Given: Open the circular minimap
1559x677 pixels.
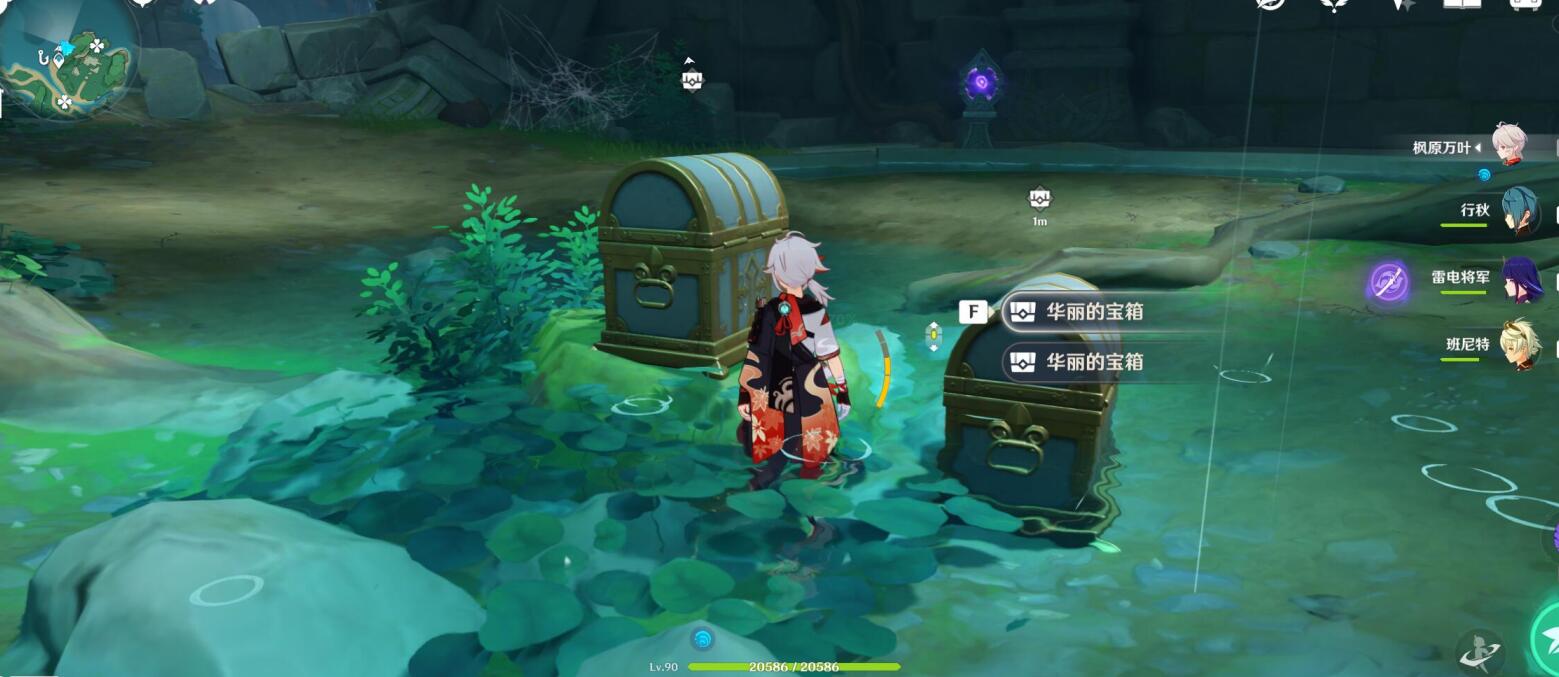Looking at the screenshot, I should point(68,62).
